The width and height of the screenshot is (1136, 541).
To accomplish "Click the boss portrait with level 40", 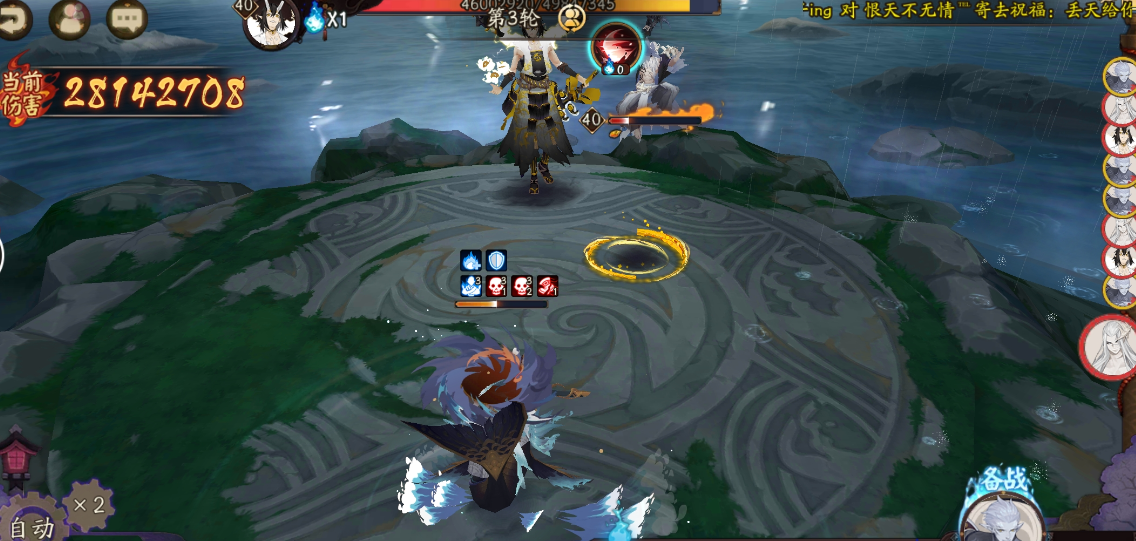I will pyautogui.click(x=272, y=24).
